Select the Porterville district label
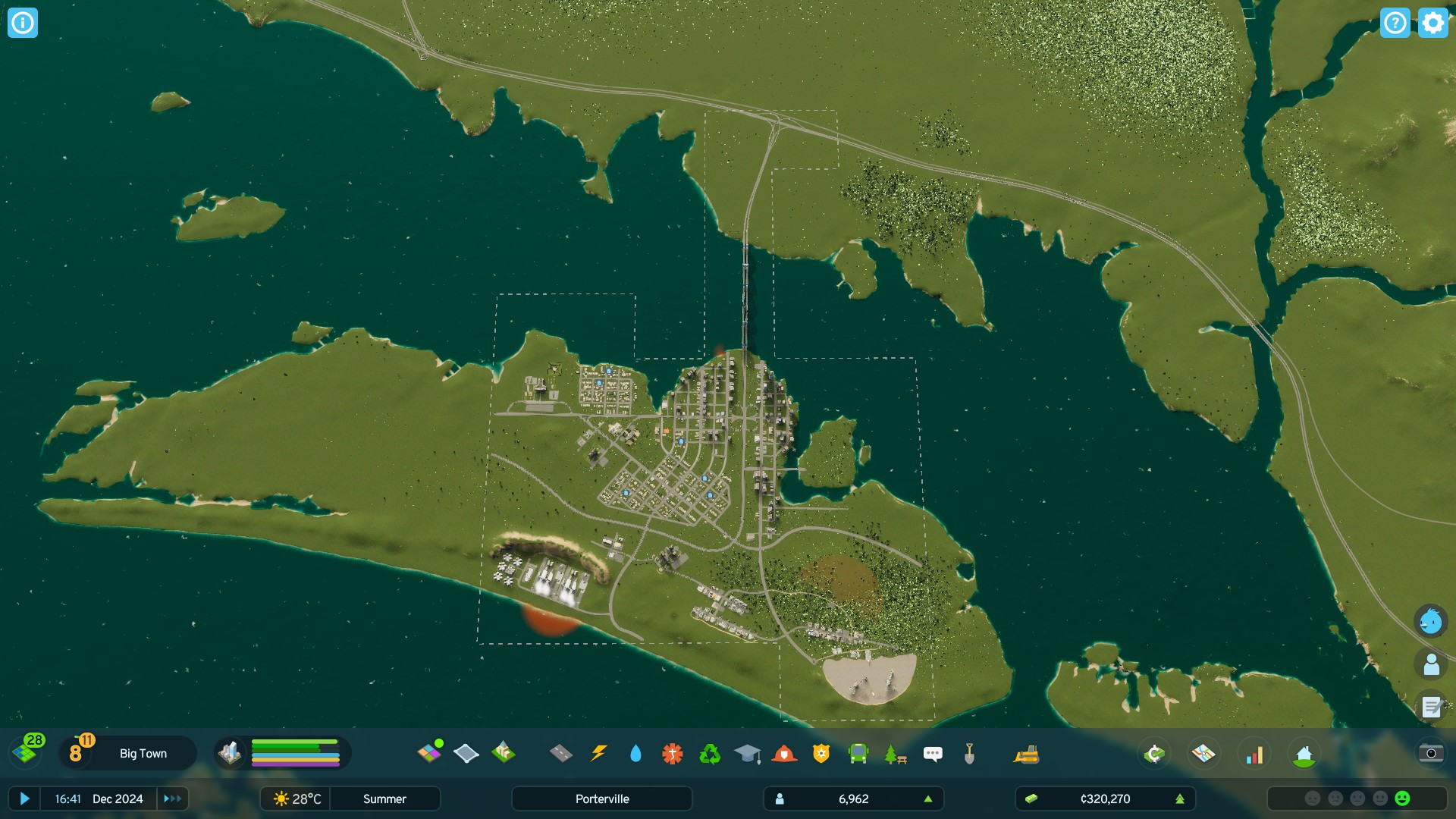The width and height of the screenshot is (1456, 819). (x=601, y=799)
